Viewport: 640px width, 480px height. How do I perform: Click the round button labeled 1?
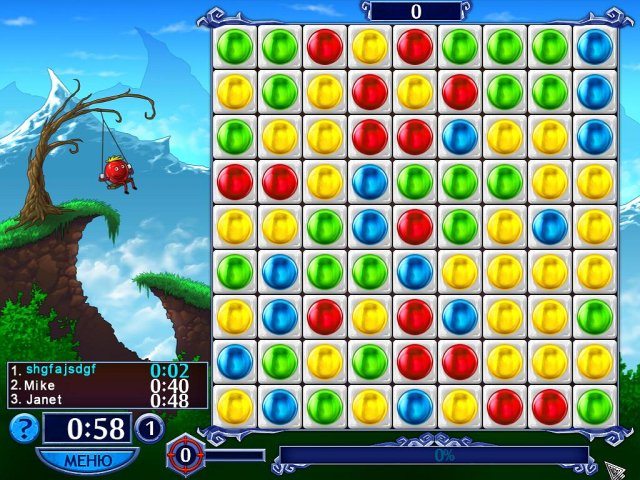coord(149,428)
